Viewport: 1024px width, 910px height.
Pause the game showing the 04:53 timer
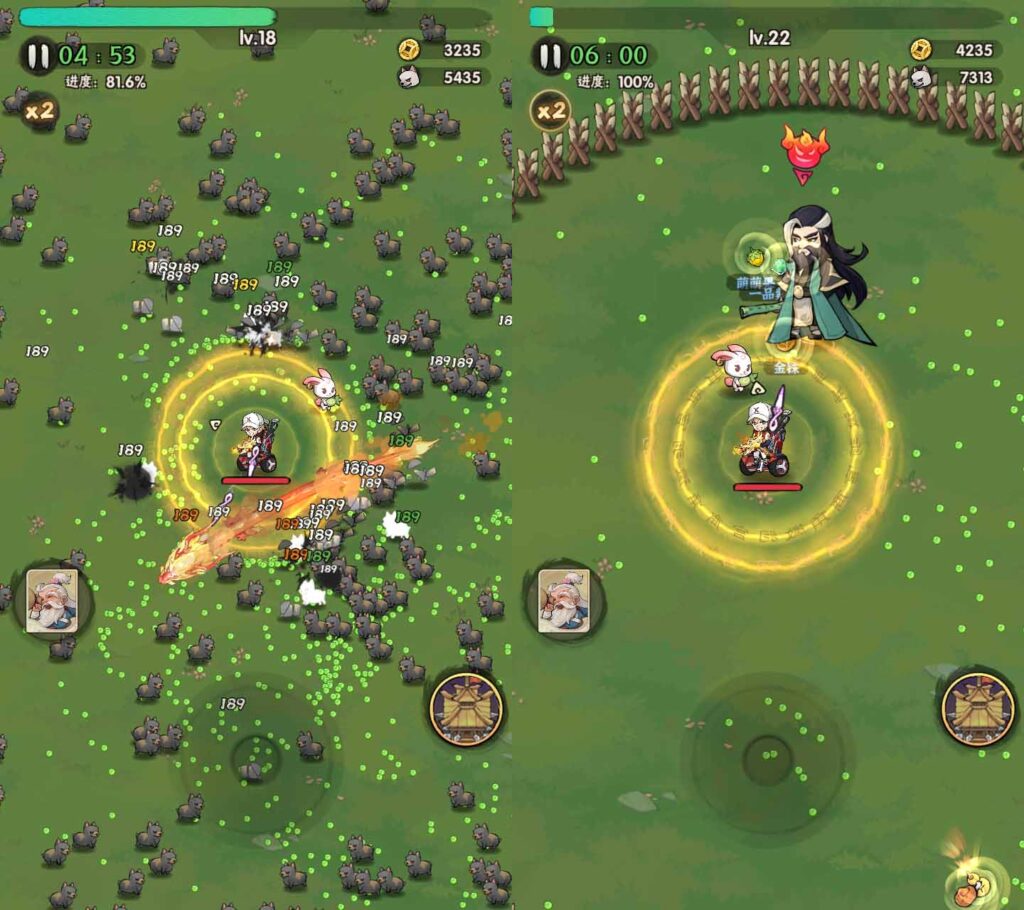[38, 56]
